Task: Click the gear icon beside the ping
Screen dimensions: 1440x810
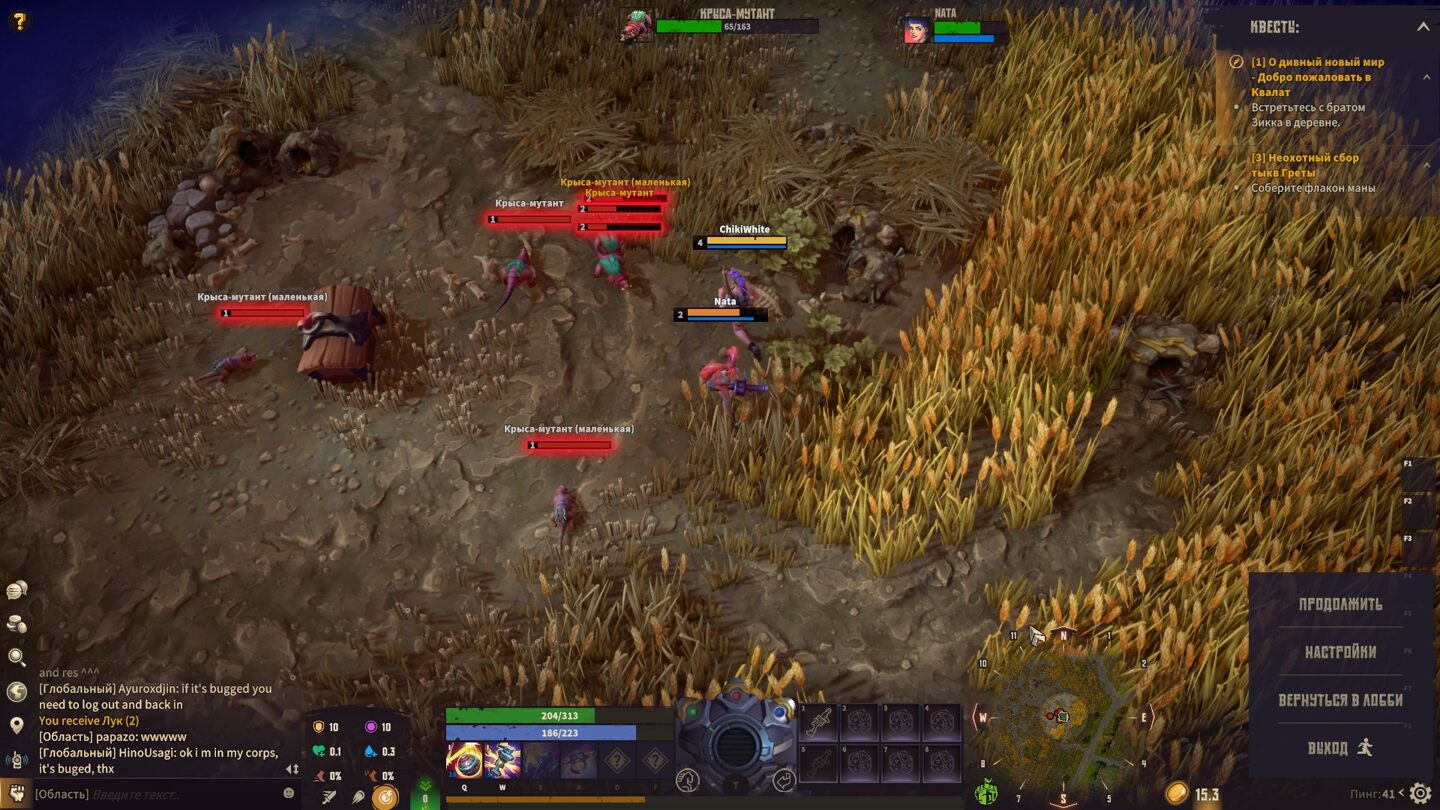Action: point(1420,794)
